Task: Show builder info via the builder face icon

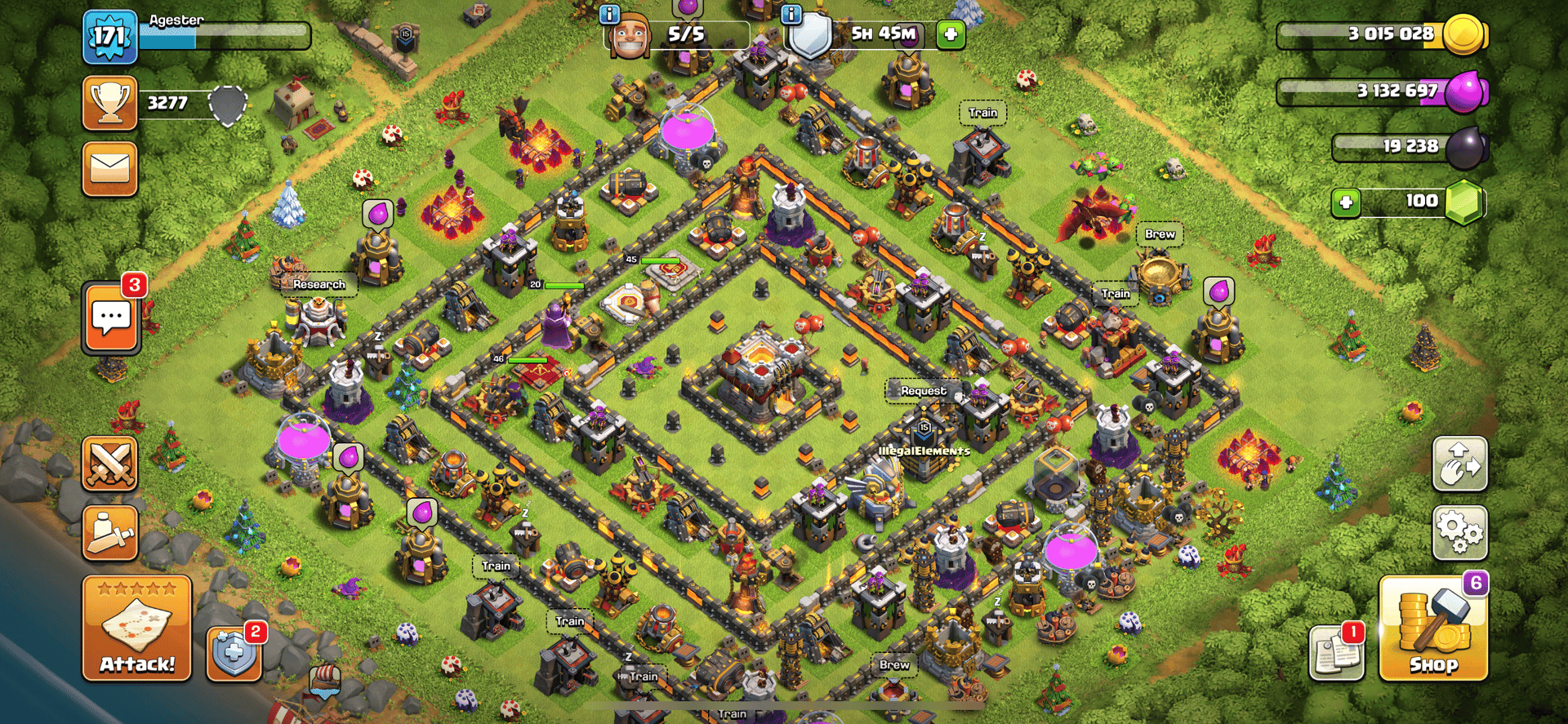Action: click(630, 37)
